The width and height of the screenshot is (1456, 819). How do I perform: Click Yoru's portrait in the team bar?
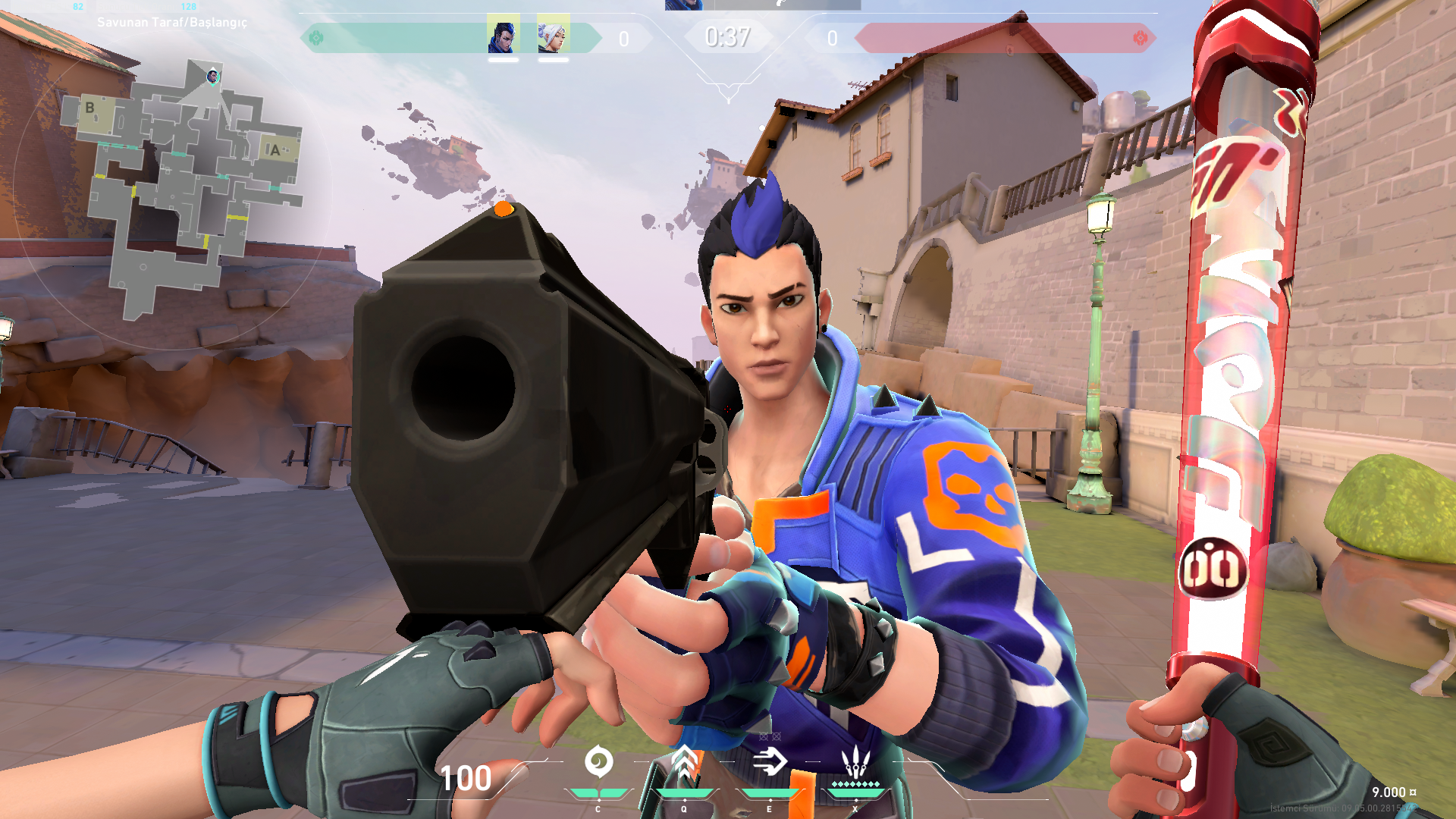[503, 34]
